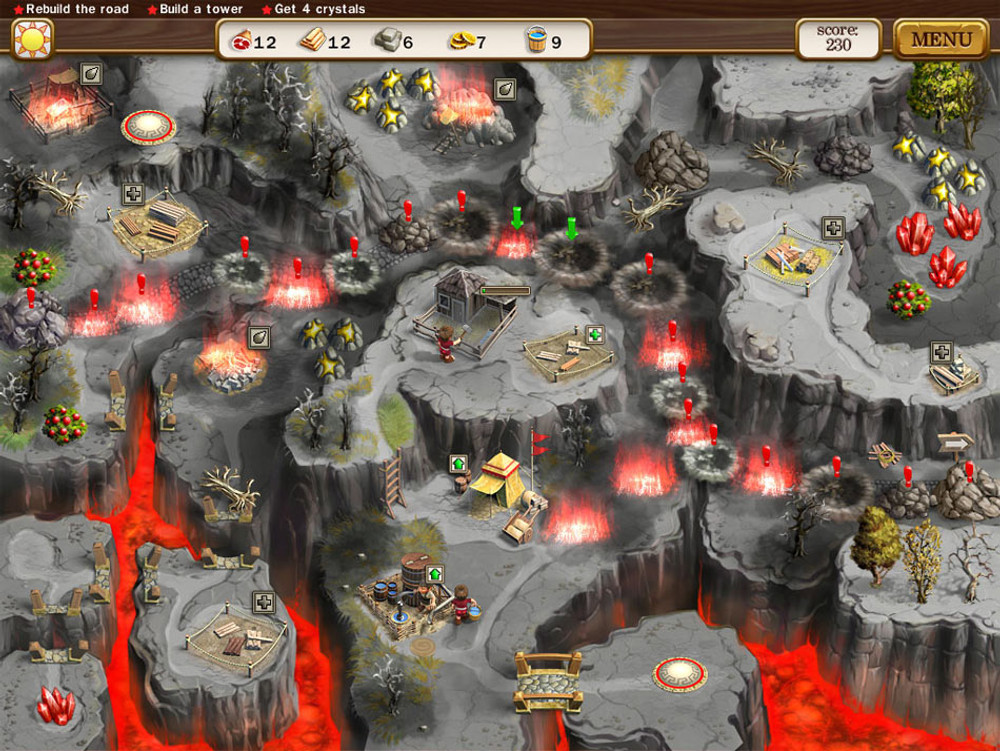Select the green upgrade arrow above the water barrels
This screenshot has height=751, width=1000.
[x=434, y=574]
